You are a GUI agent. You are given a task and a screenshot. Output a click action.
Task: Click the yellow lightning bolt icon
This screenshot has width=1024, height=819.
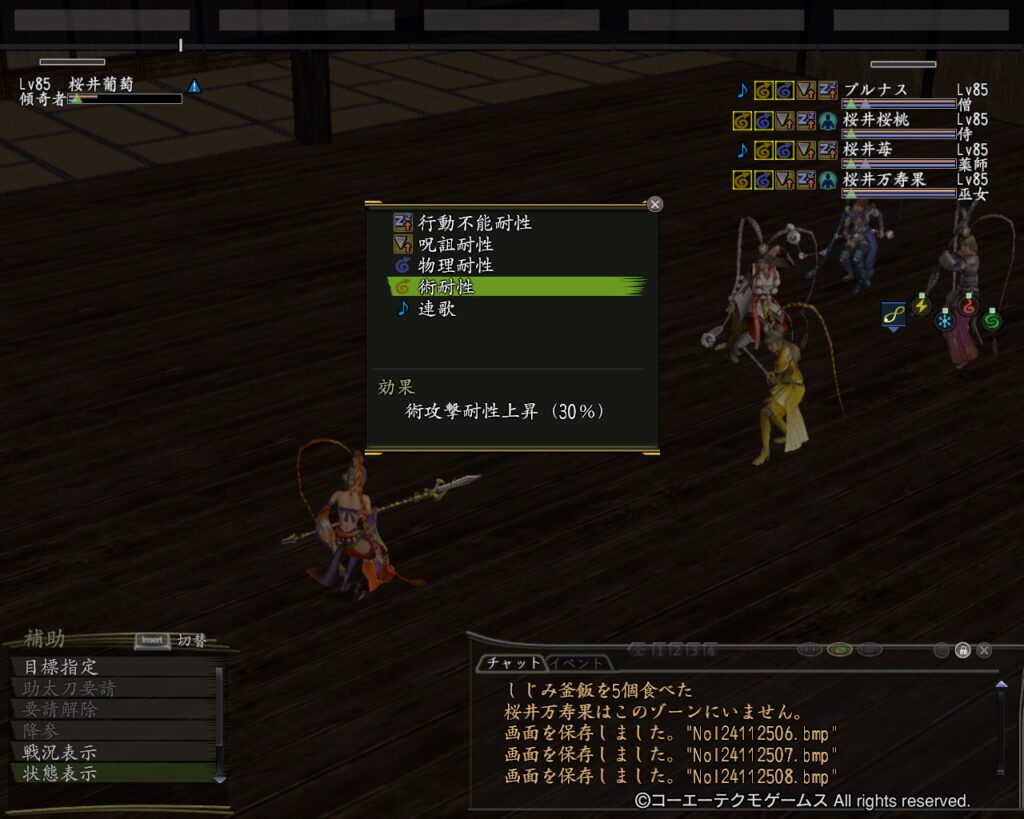[x=921, y=304]
